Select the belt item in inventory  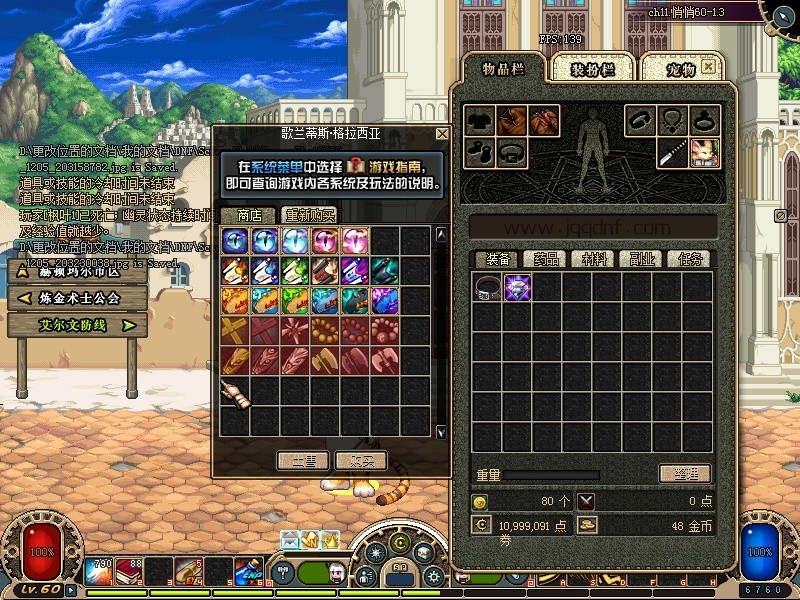pos(488,288)
